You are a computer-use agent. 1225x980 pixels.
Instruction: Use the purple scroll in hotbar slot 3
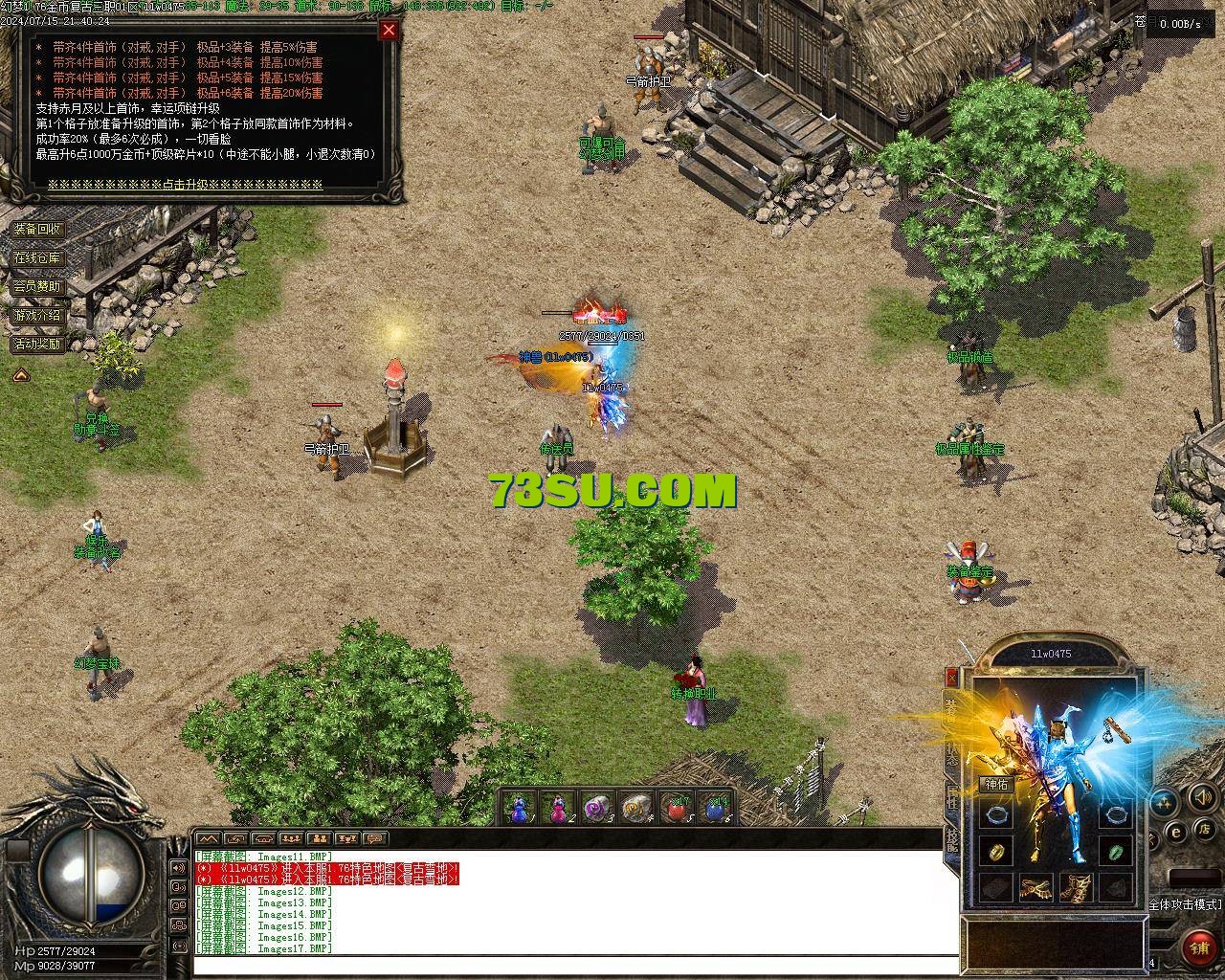(x=597, y=809)
